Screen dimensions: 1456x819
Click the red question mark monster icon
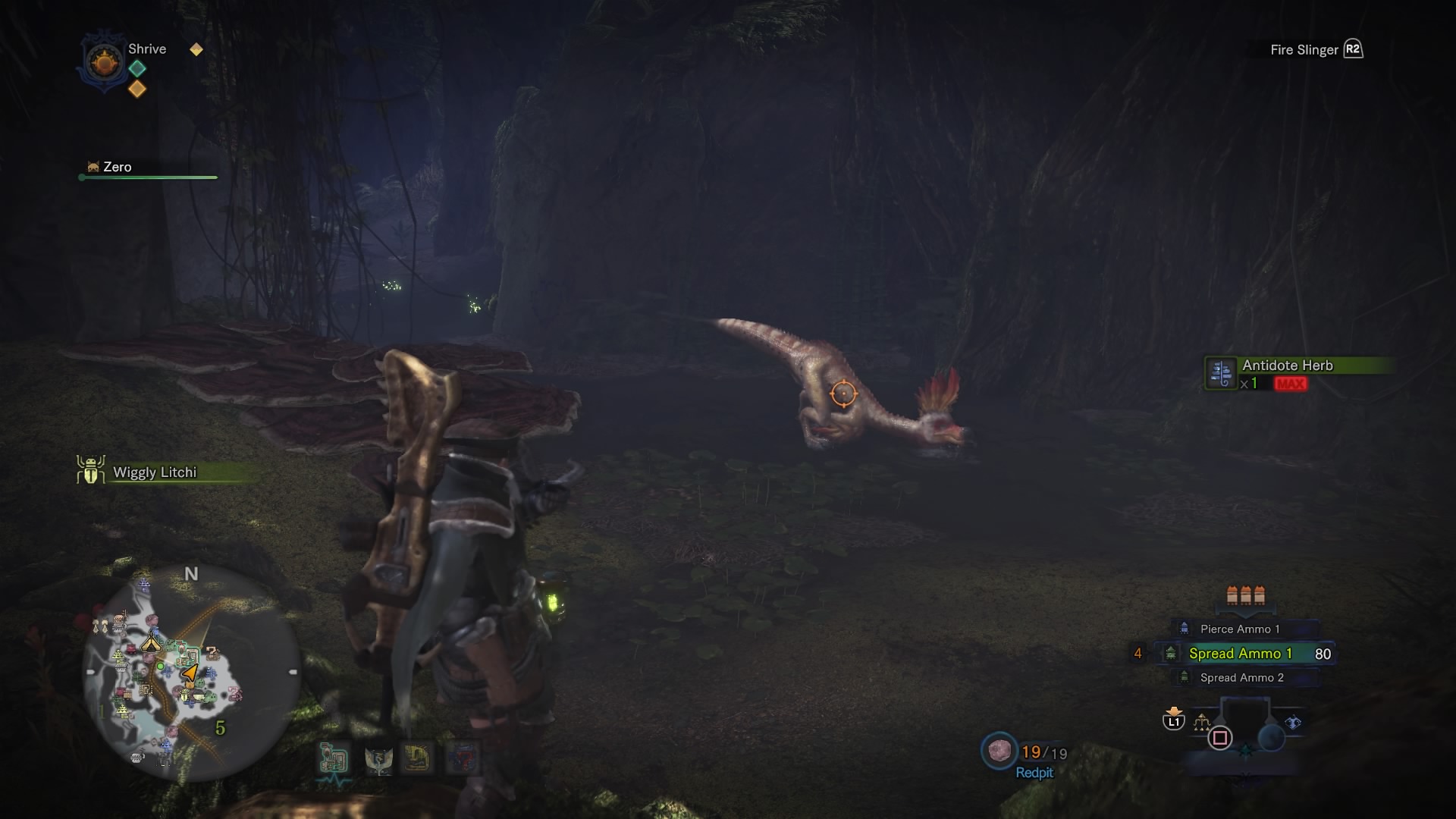[x=463, y=758]
